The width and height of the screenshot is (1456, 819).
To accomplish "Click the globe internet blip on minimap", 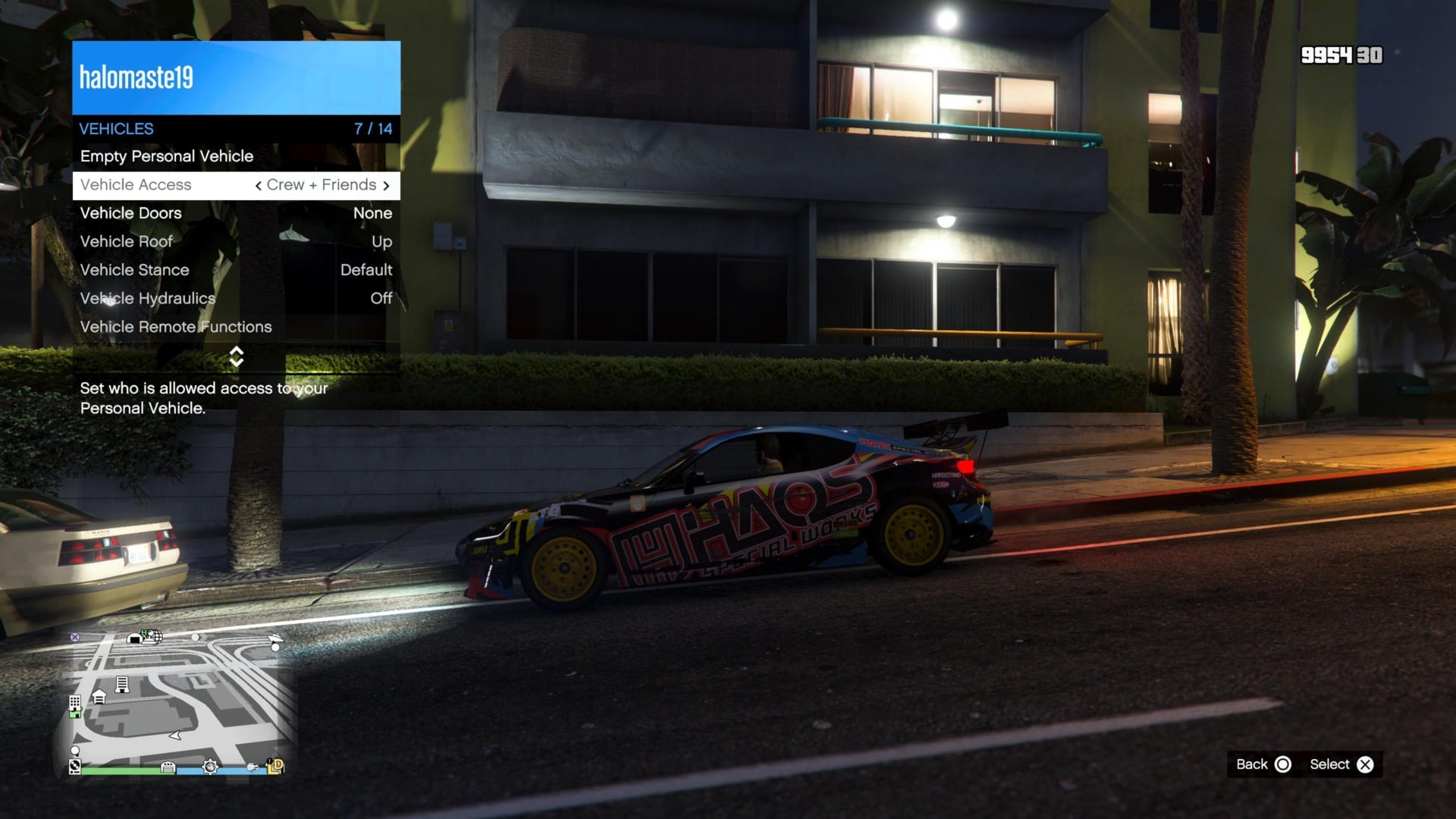I will point(156,637).
